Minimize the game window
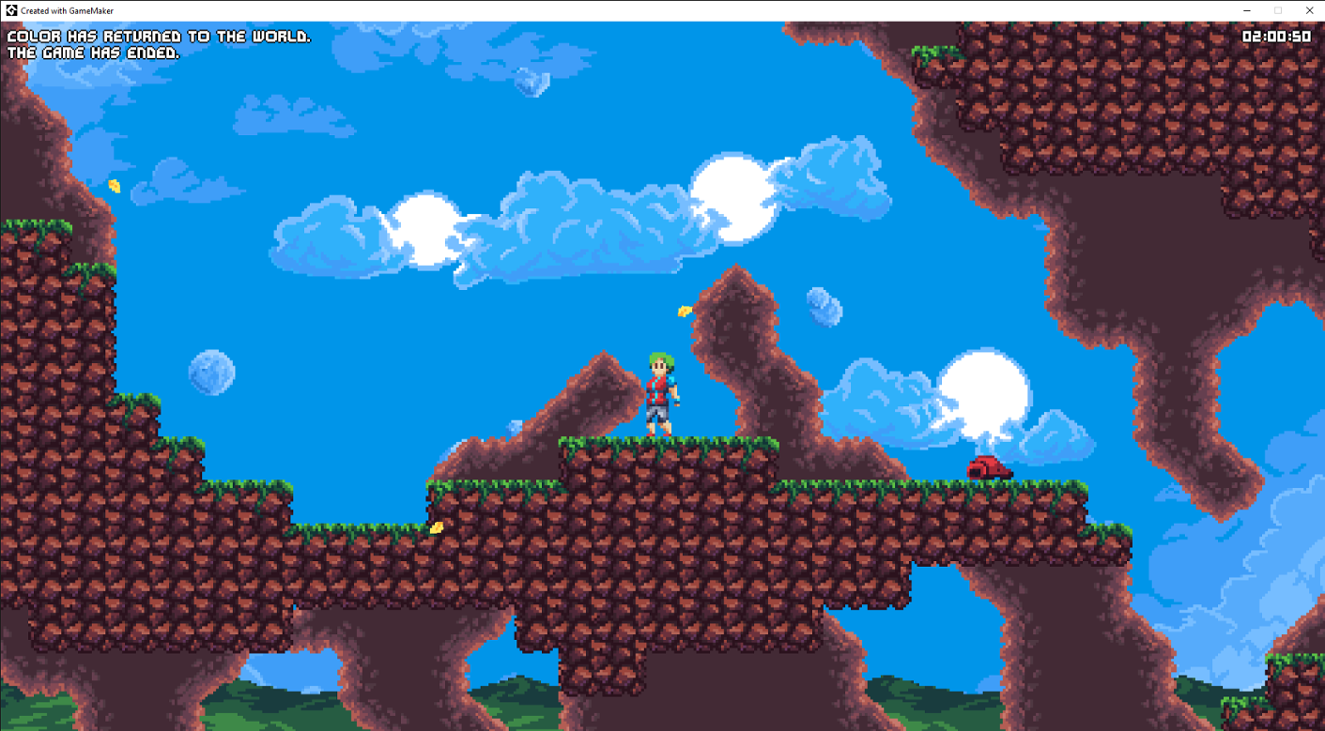The image size is (1325, 731). pyautogui.click(x=1245, y=10)
